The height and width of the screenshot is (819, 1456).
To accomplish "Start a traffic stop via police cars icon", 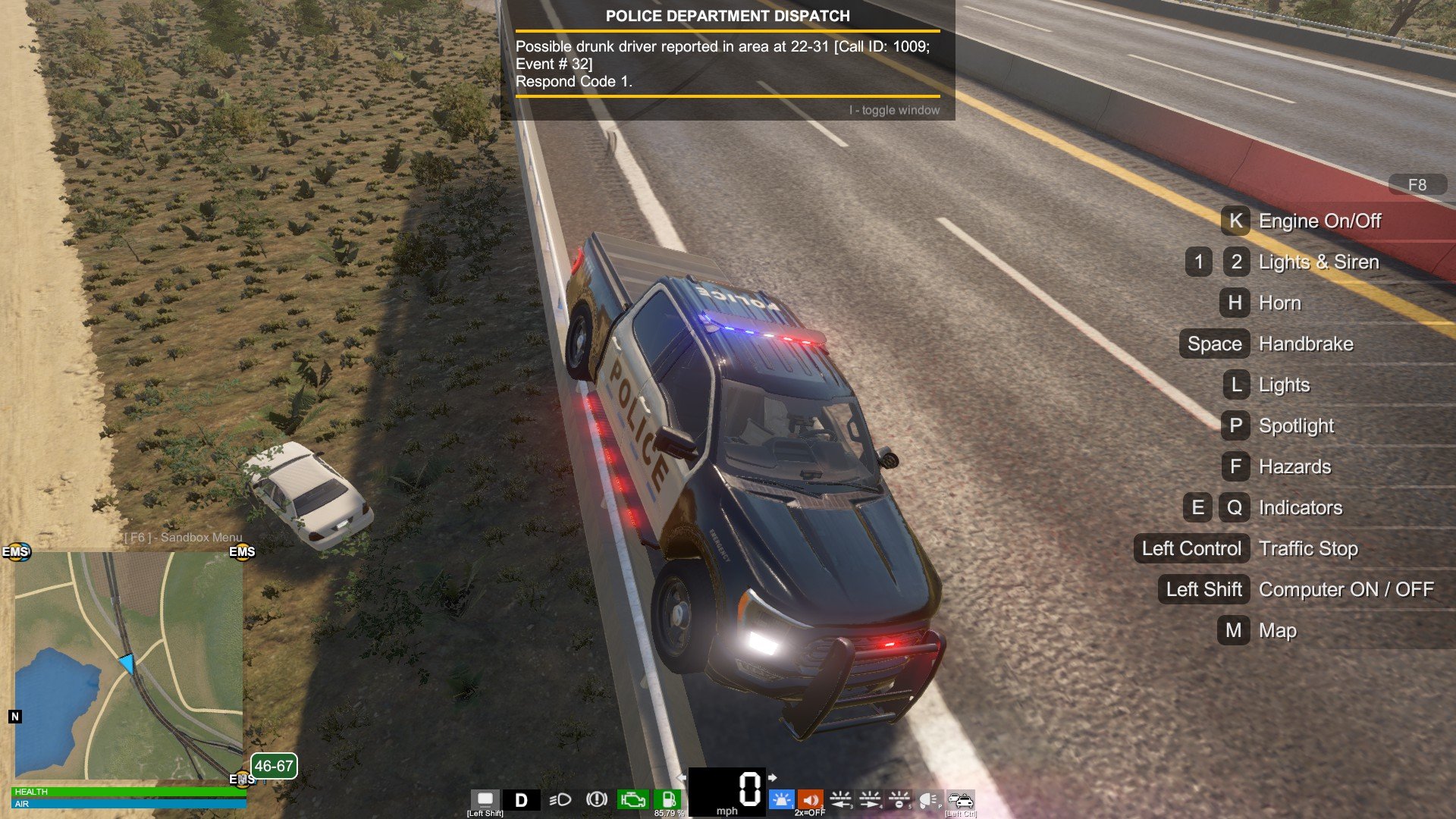I will coord(961,799).
